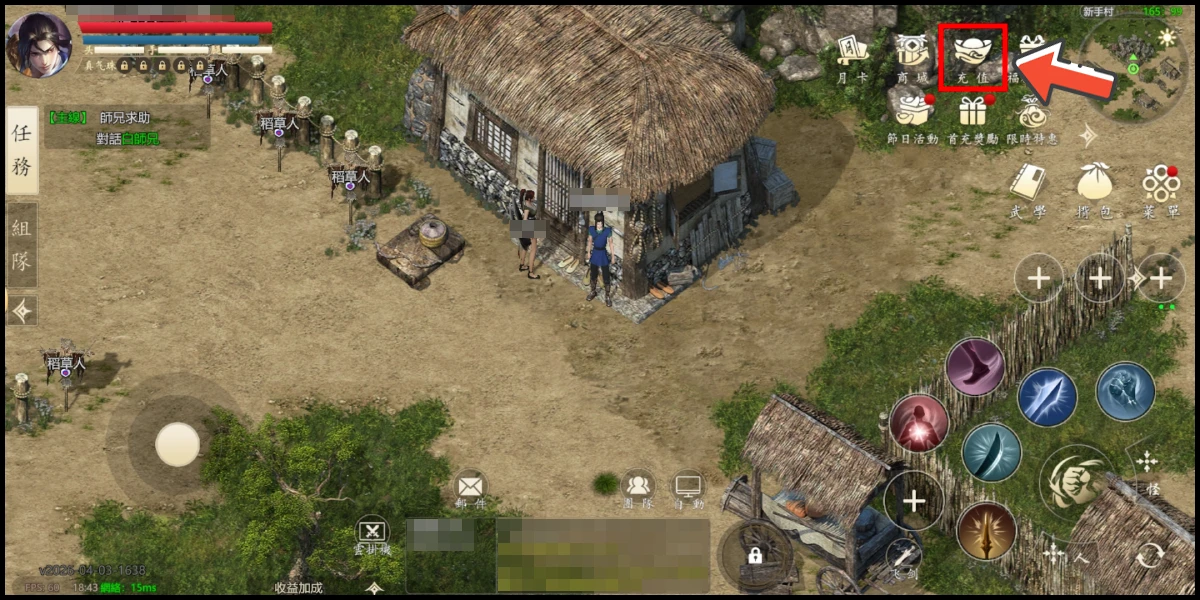The height and width of the screenshot is (600, 1200).
Task: Open the 郵件 mail envelope
Action: point(470,487)
